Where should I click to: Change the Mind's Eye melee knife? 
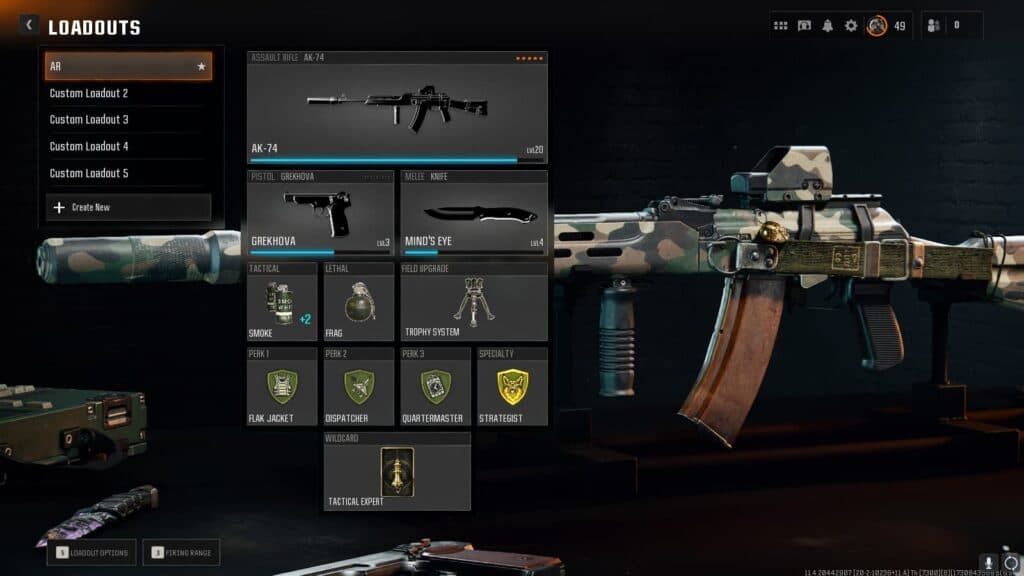click(x=474, y=214)
